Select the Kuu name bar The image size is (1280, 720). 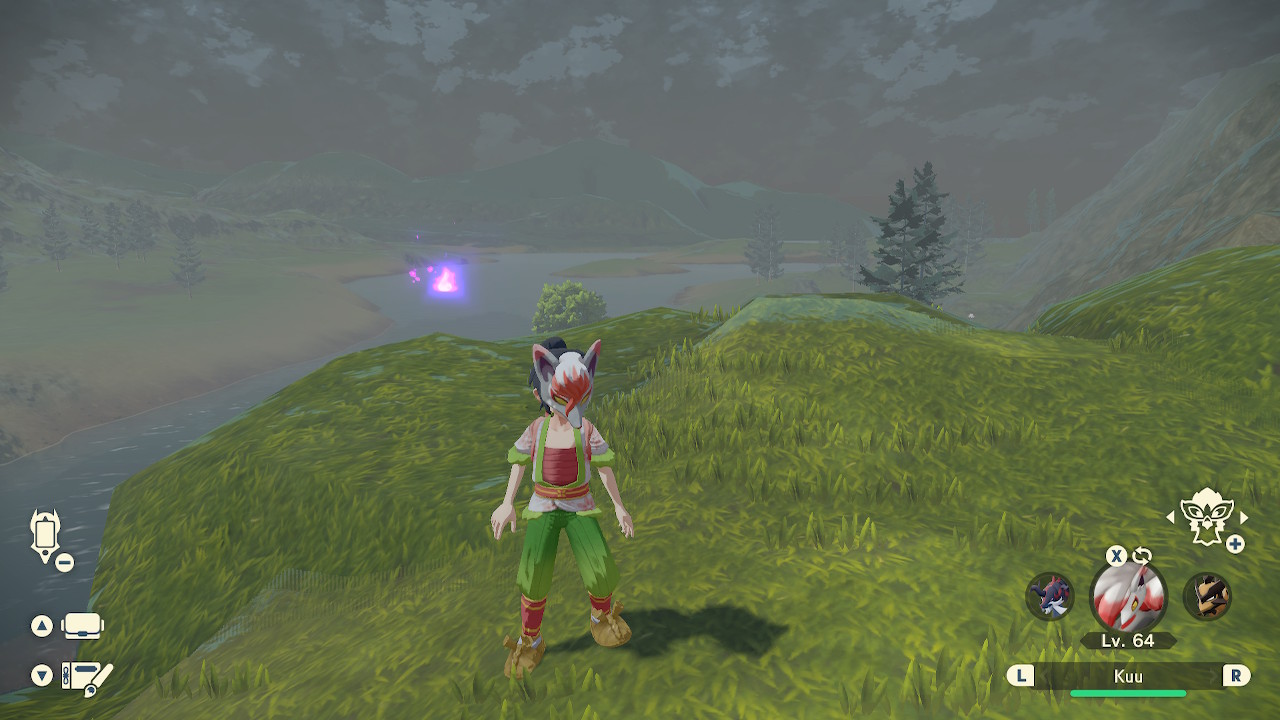(1128, 676)
